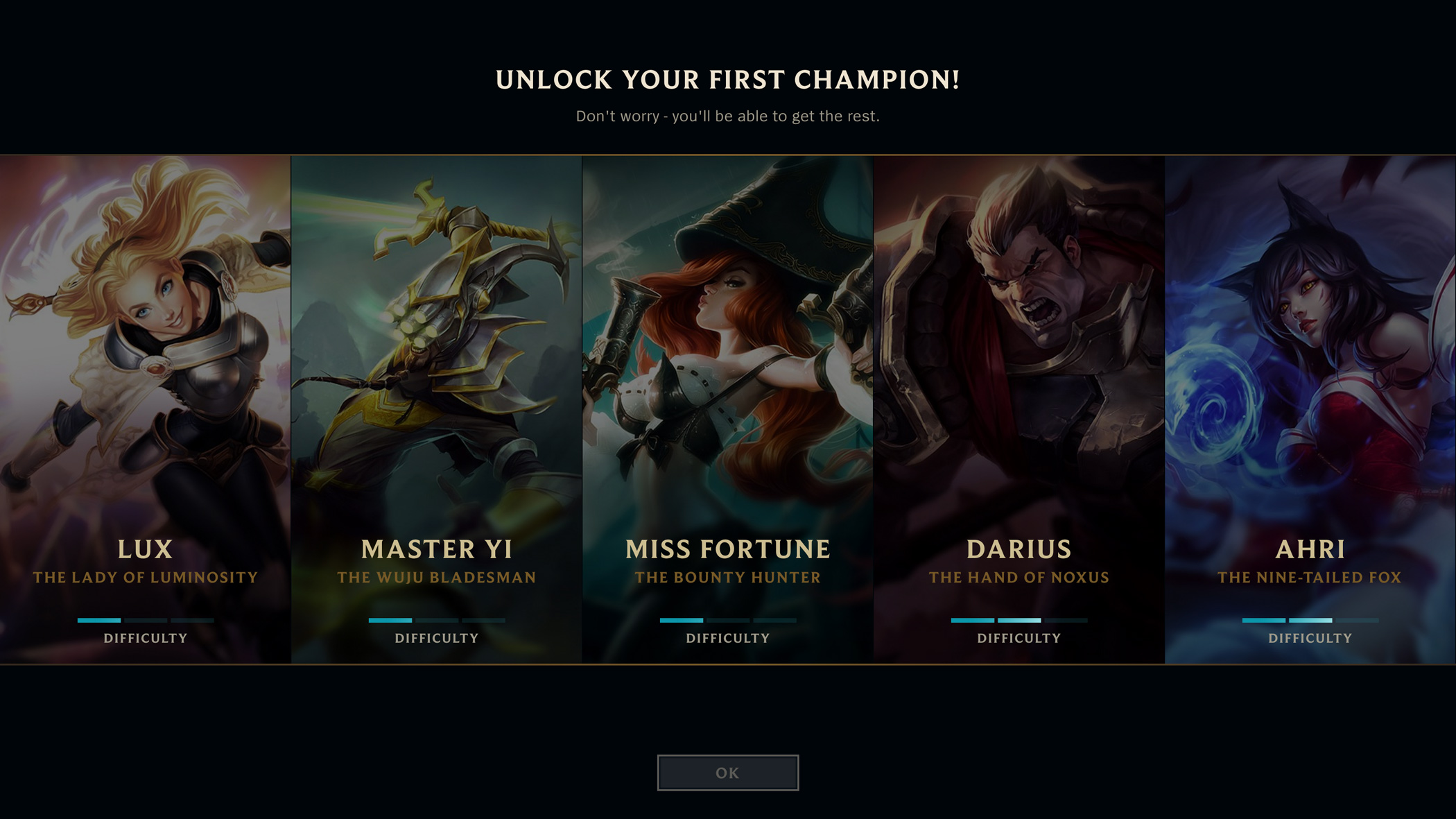
Task: Select the Lux champion card
Action: click(x=145, y=409)
